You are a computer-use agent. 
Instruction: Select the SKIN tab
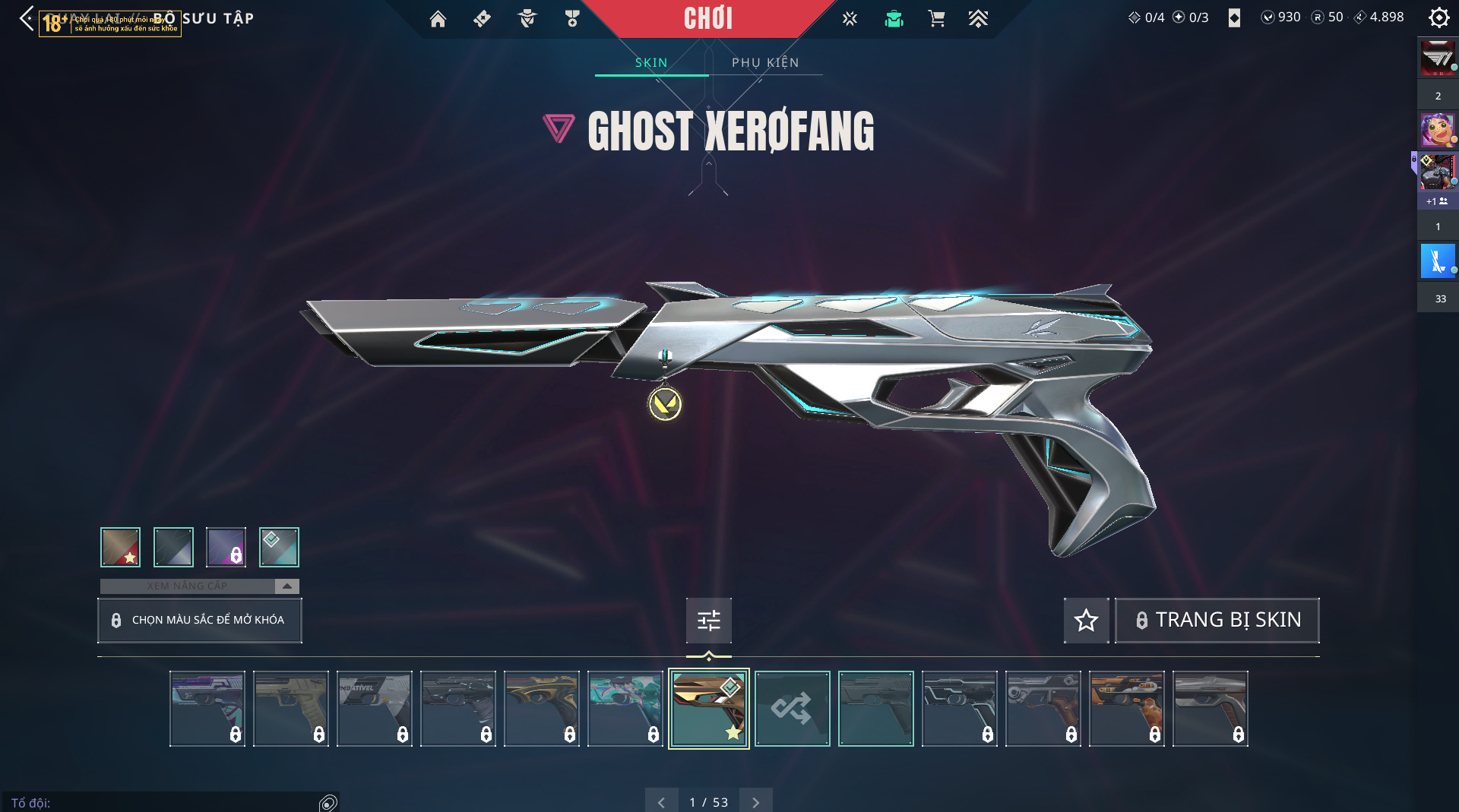(x=651, y=62)
